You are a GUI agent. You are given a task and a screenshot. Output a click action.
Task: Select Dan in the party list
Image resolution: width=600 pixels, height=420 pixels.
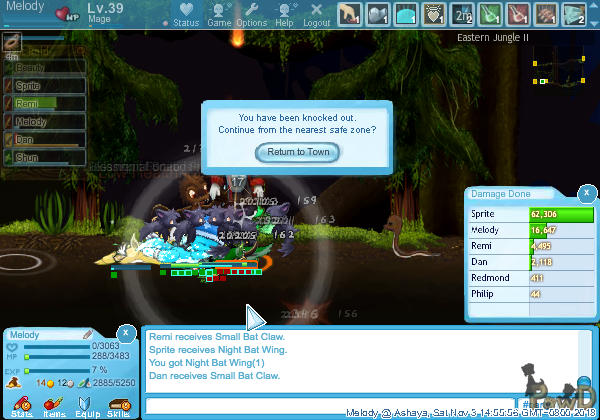[x=45, y=139]
